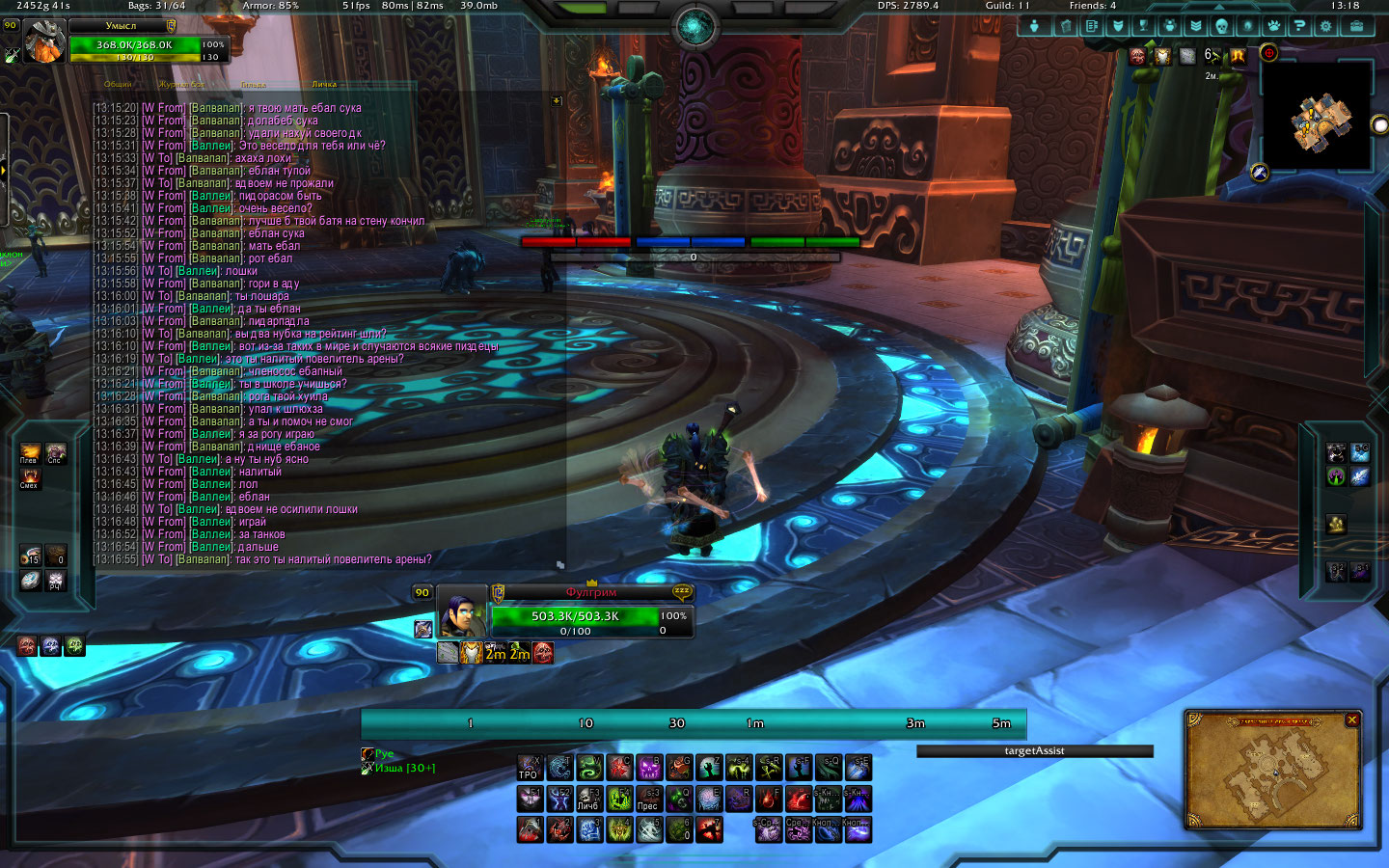Click the skull icon in the micro menu

pyautogui.click(x=1221, y=26)
